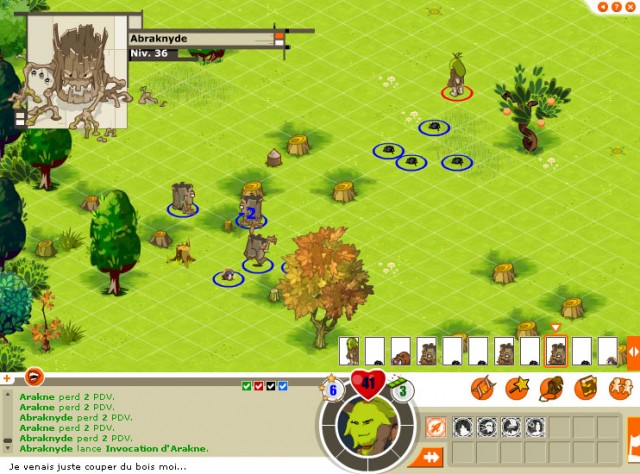The height and width of the screenshot is (474, 640).
Task: Open the character stats scroll icon
Action: (484, 386)
